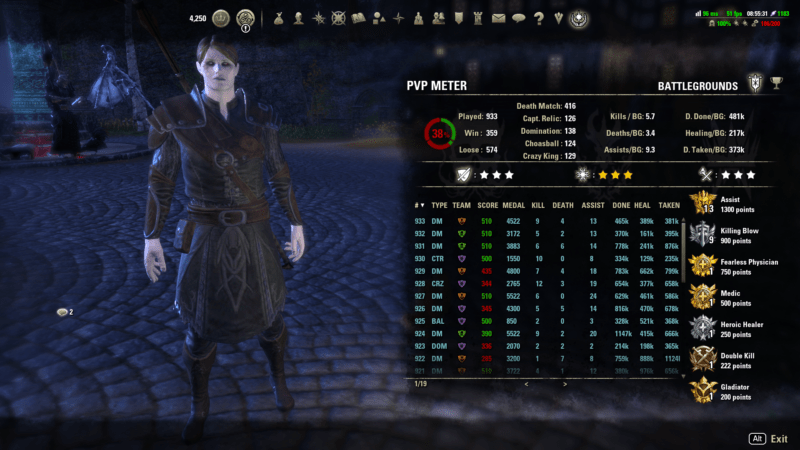Click the Exit button
This screenshot has width=800, height=450.
pyautogui.click(x=769, y=438)
